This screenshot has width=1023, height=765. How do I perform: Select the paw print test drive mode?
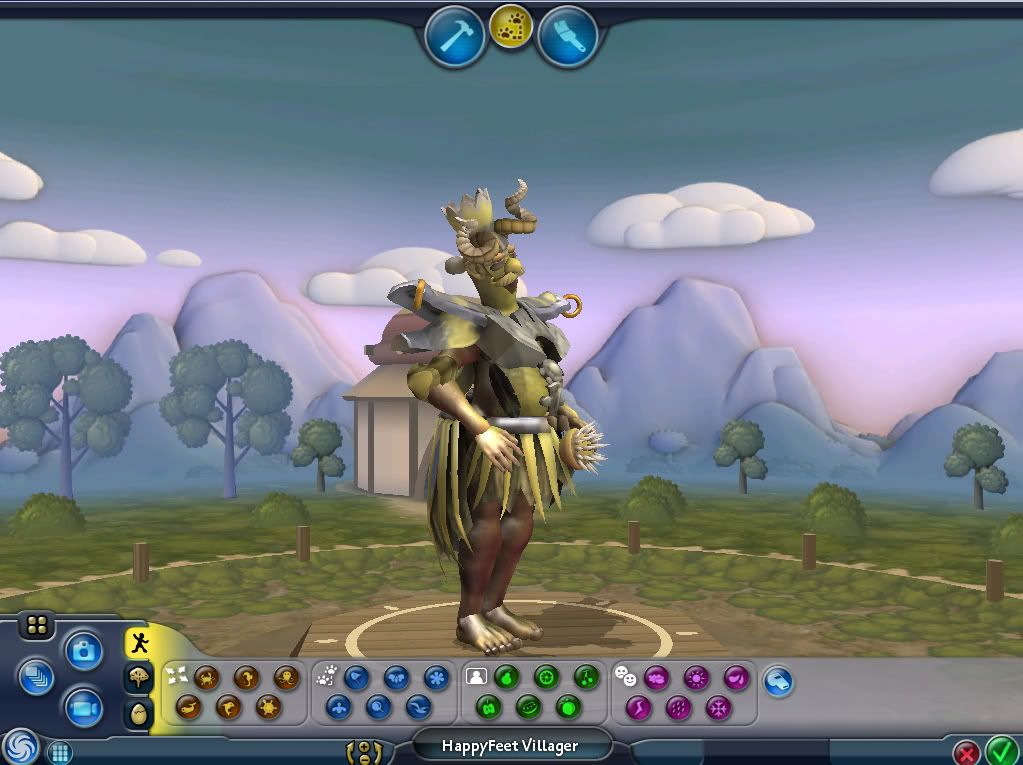coord(511,28)
